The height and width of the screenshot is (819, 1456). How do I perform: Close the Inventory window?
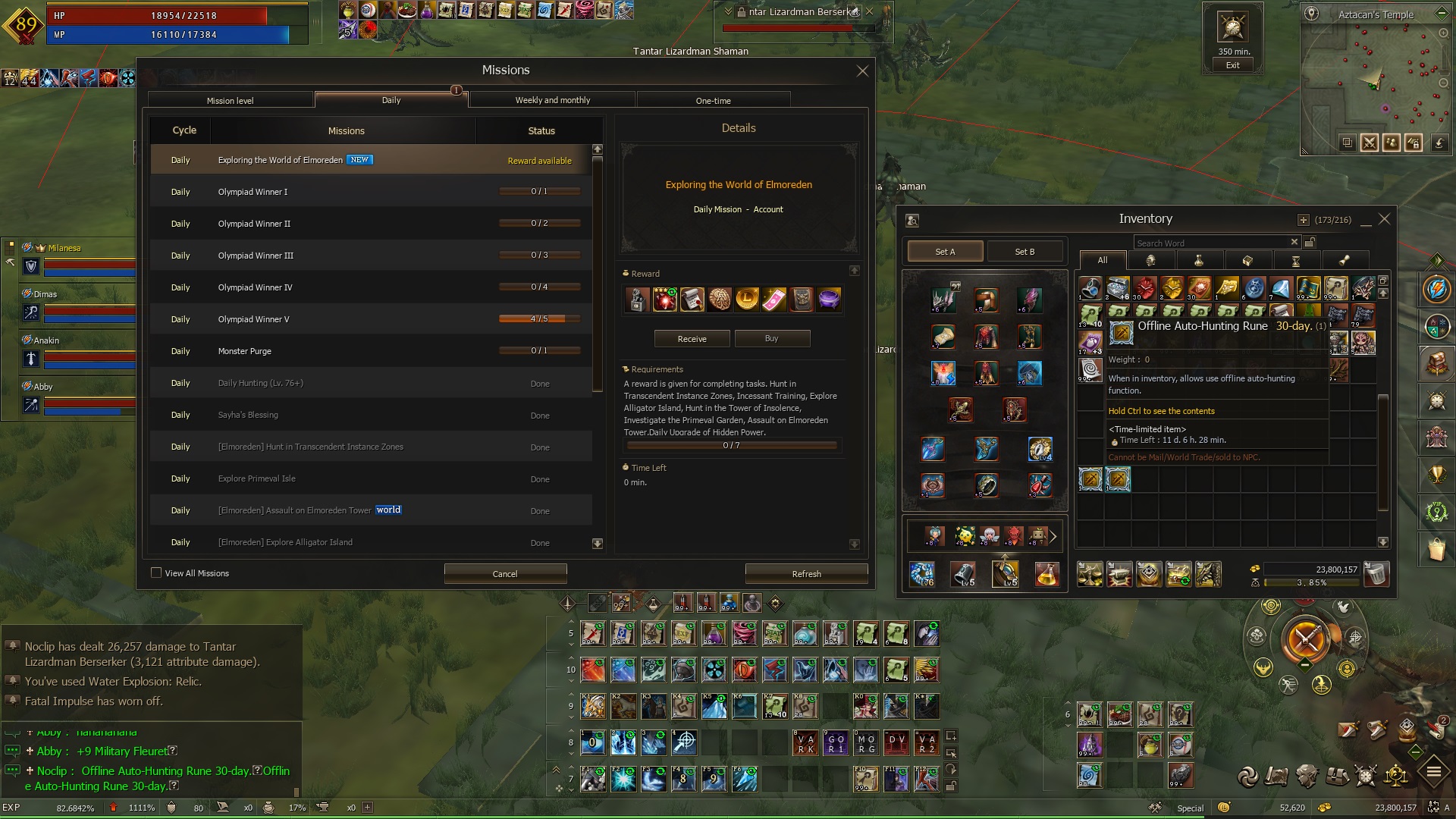[x=1384, y=219]
